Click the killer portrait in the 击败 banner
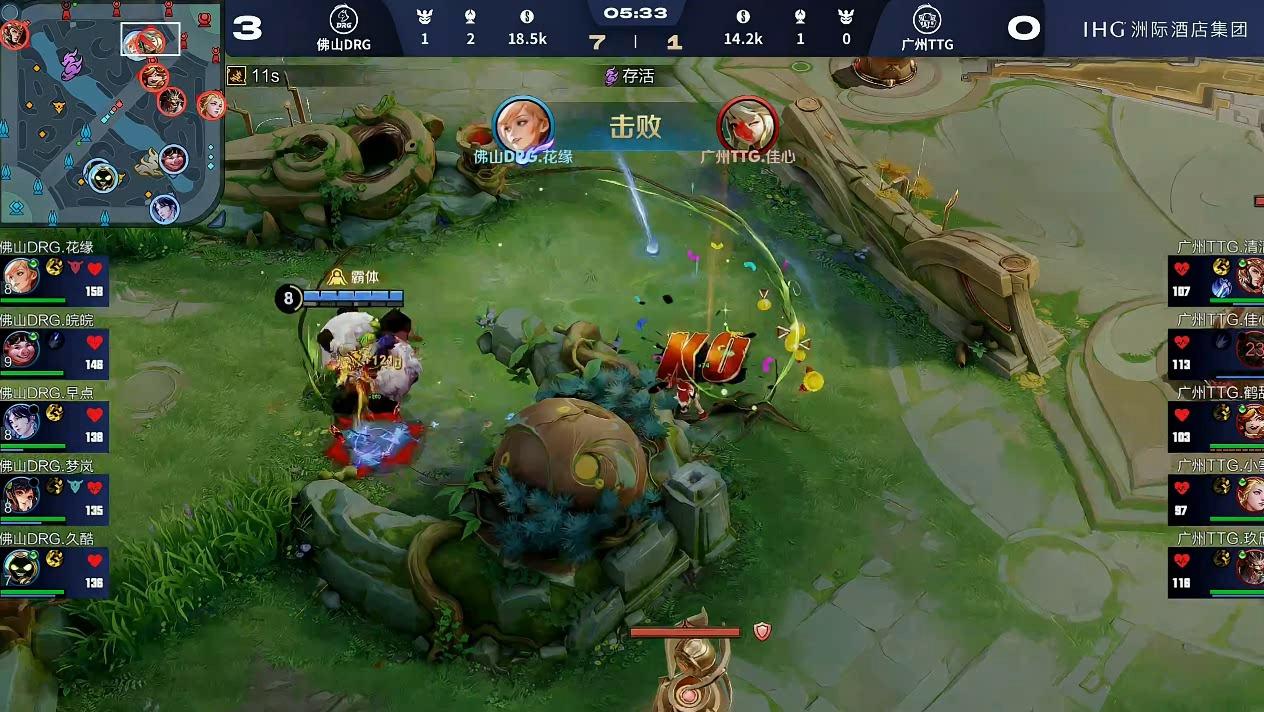 [524, 124]
